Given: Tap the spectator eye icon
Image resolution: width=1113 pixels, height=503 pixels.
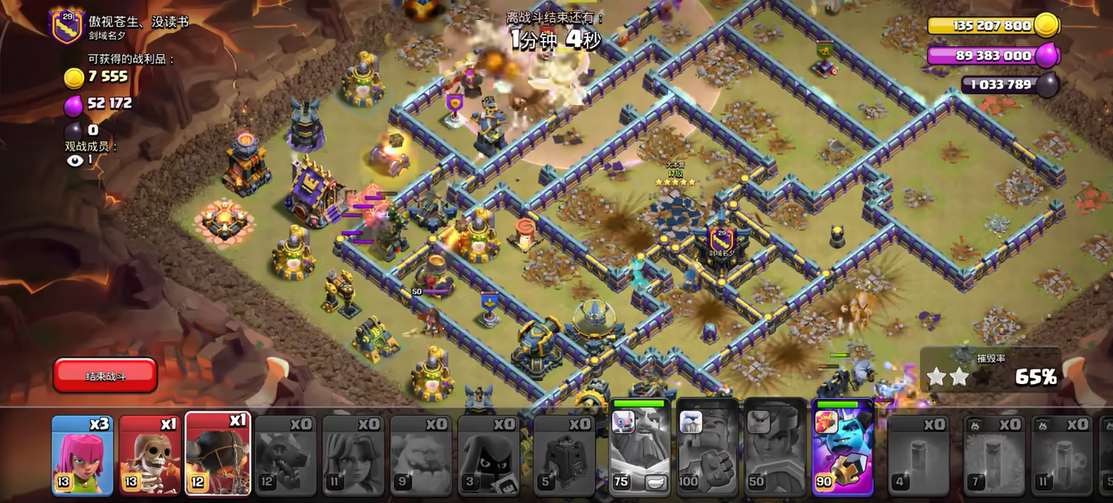Looking at the screenshot, I should [72, 159].
